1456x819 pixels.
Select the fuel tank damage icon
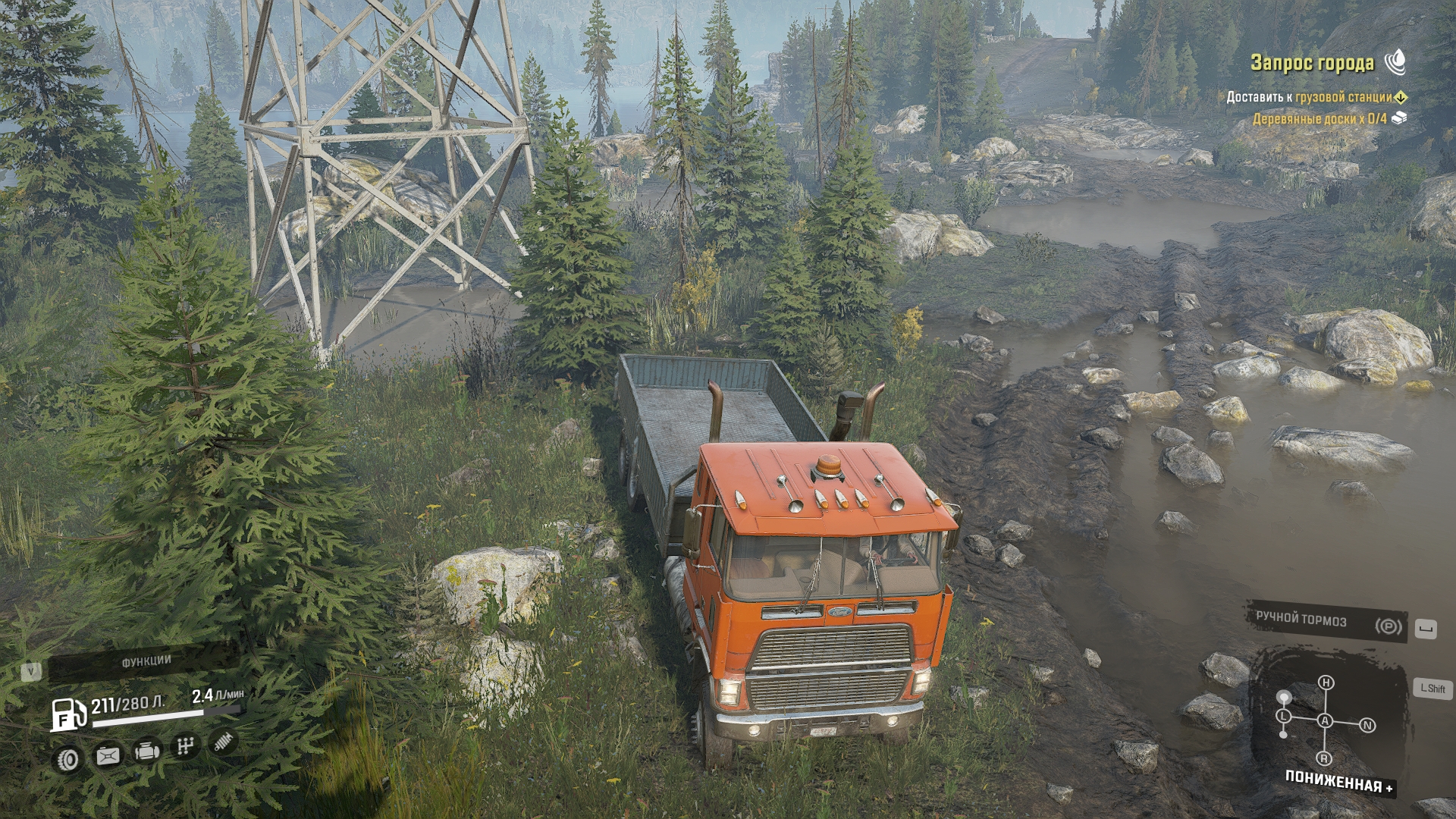point(108,755)
